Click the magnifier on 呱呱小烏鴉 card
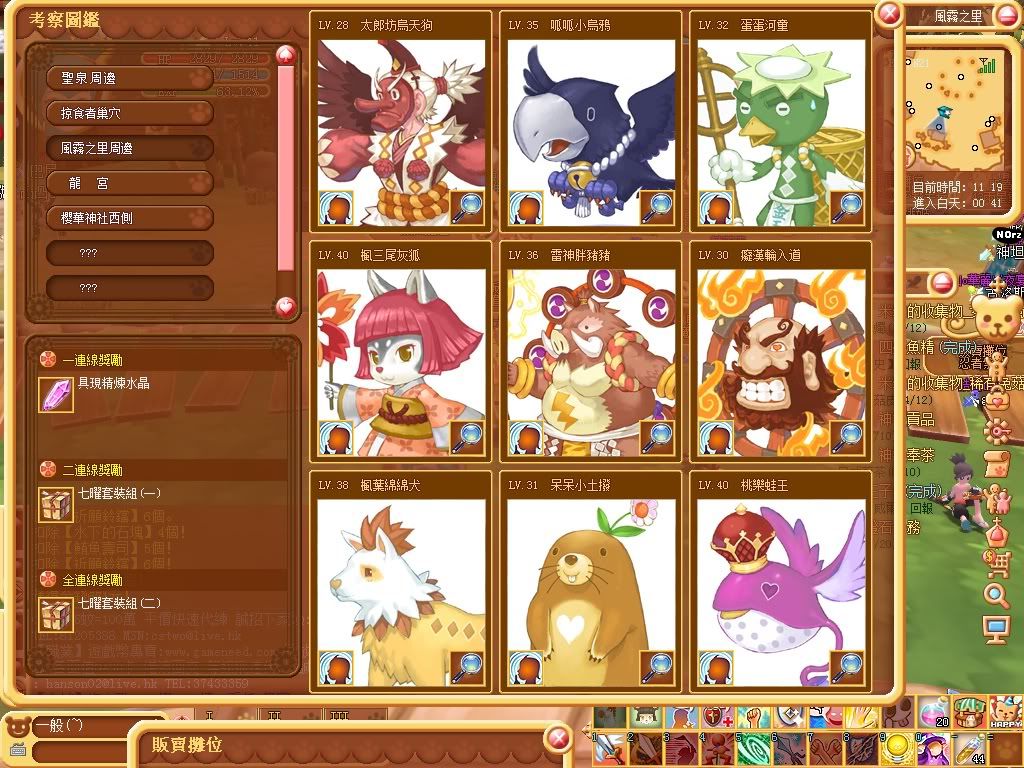The width and height of the screenshot is (1024, 768). coord(656,207)
